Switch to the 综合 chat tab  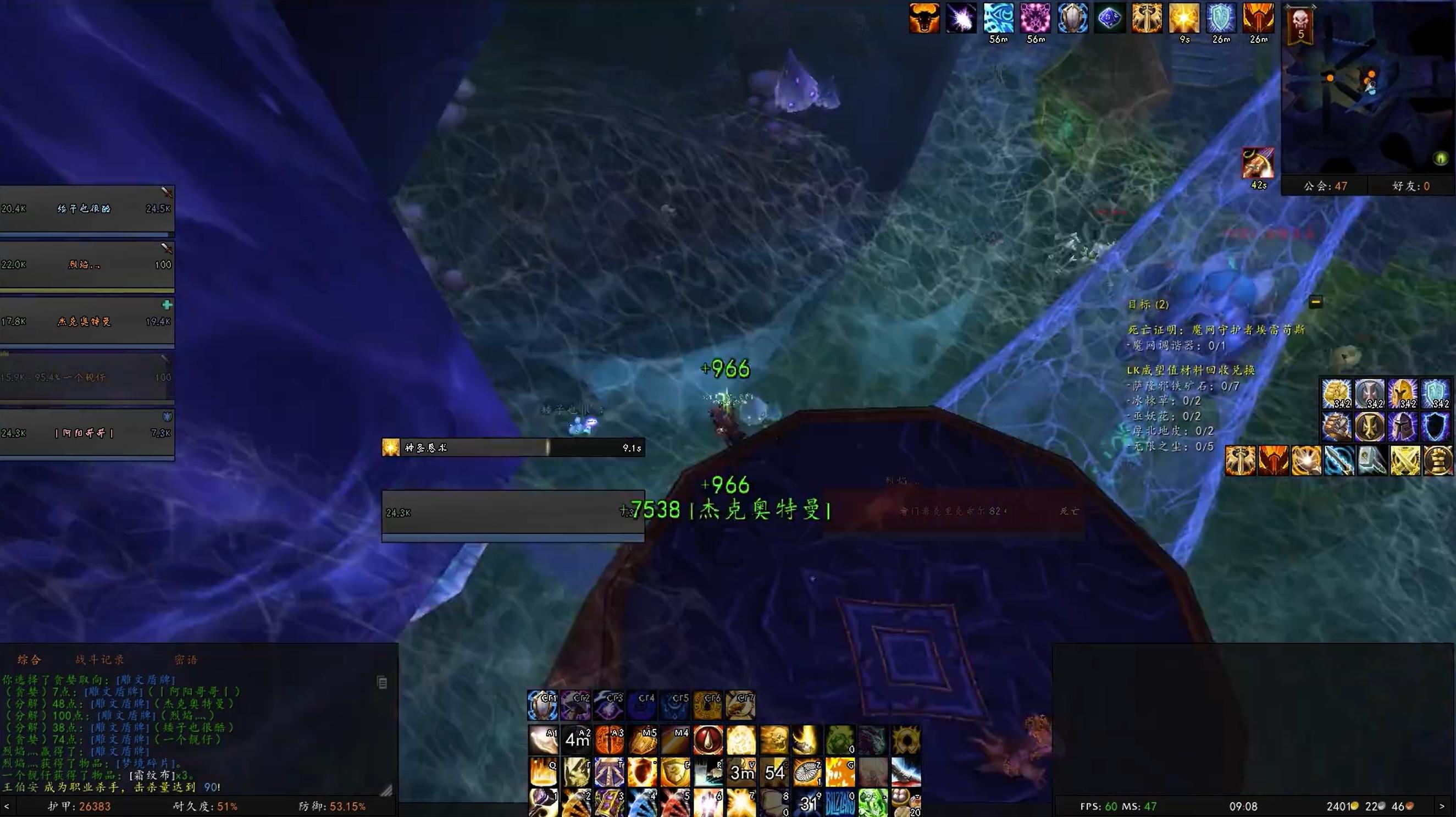(29, 660)
